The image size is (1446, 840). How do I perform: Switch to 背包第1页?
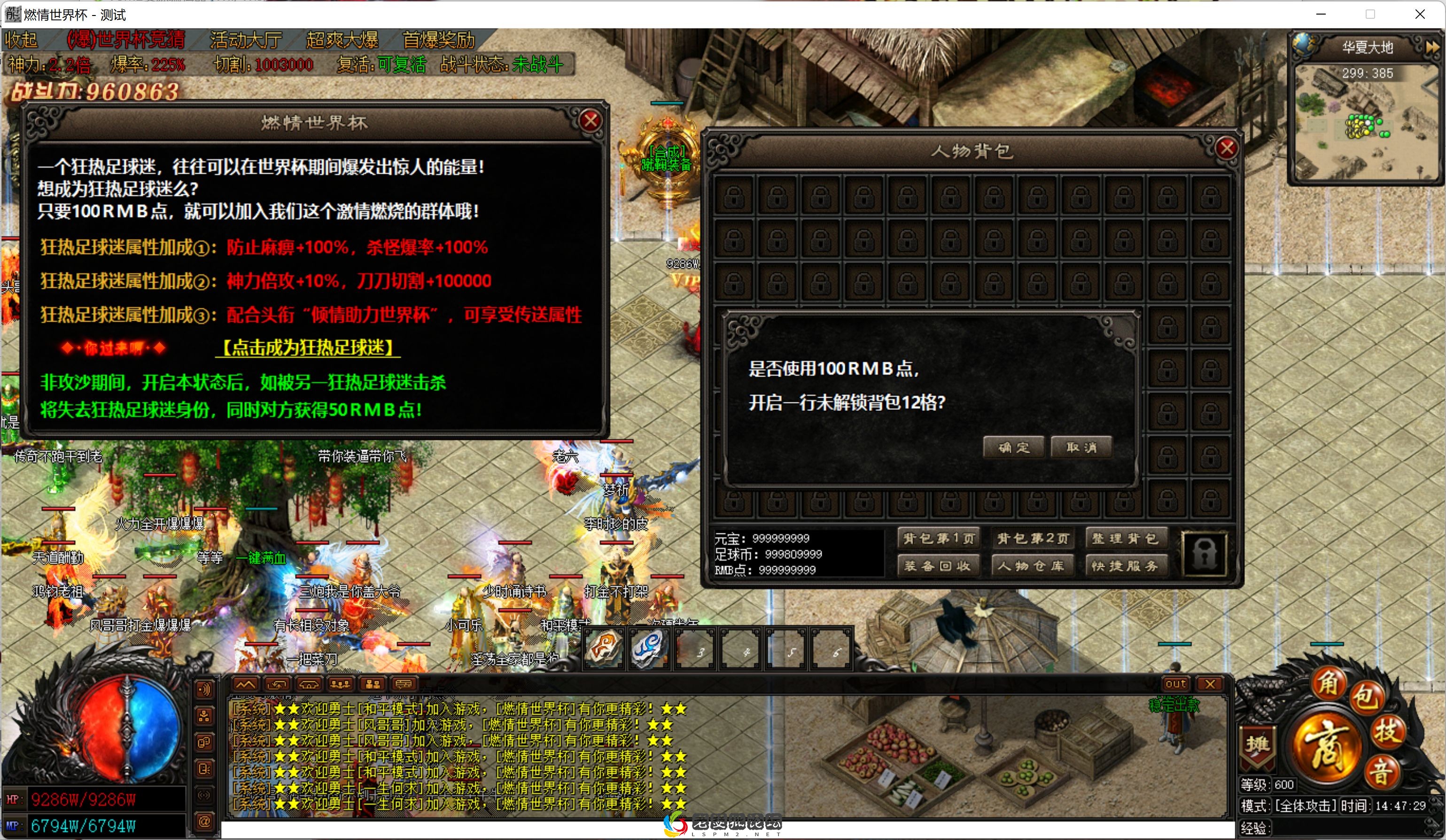click(x=939, y=539)
